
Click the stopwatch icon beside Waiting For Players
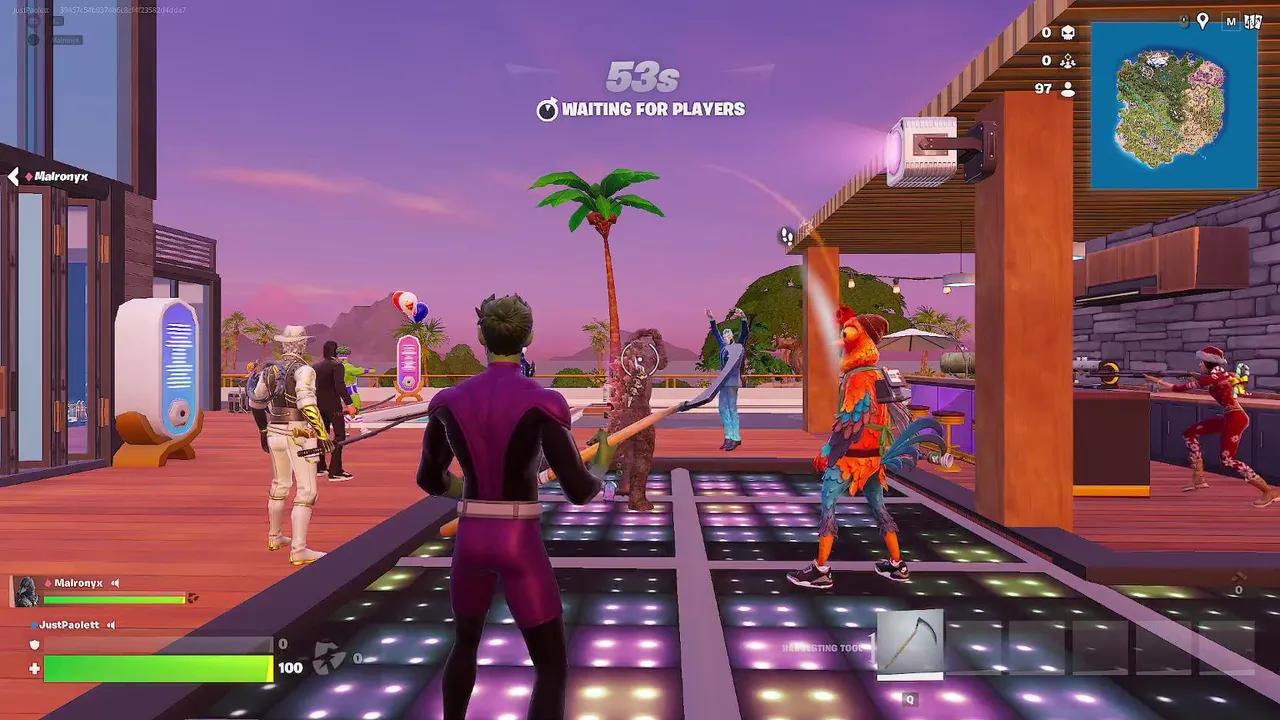tap(547, 111)
